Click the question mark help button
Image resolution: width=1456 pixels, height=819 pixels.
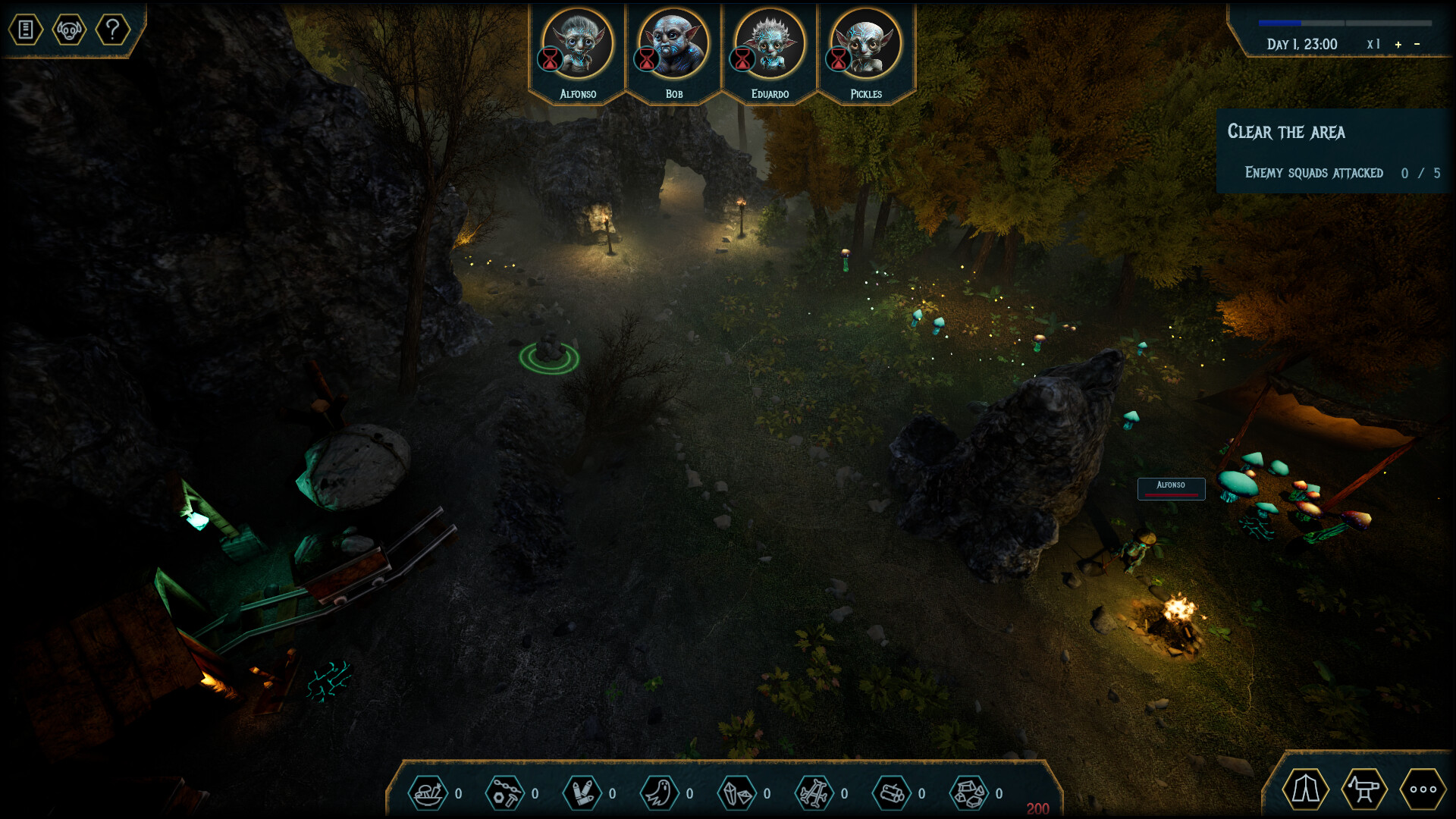tap(113, 30)
